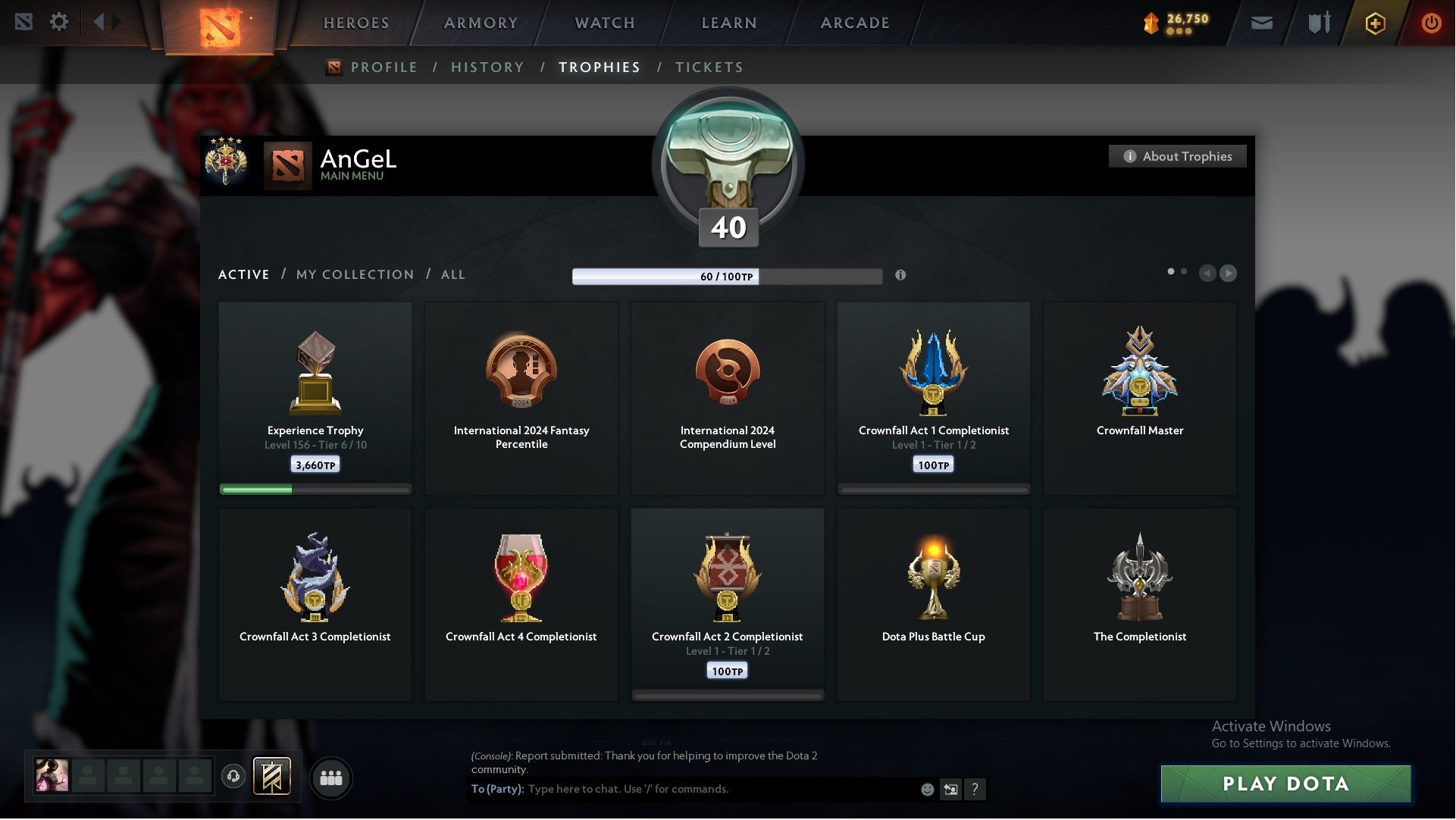This screenshot has width=1456, height=820.
Task: Open the ARMORY menu
Action: [480, 23]
